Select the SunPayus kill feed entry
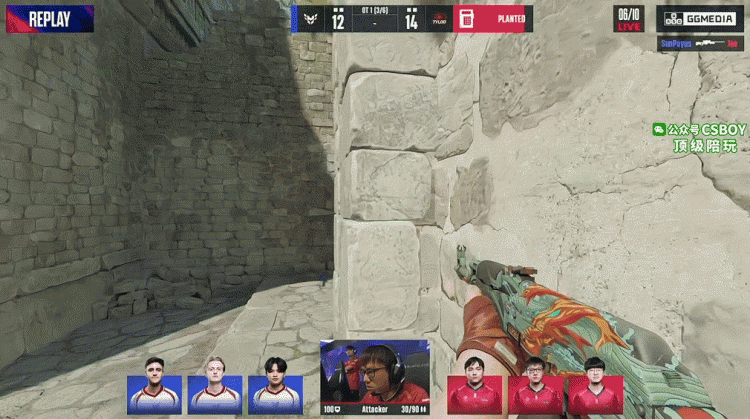 point(700,44)
